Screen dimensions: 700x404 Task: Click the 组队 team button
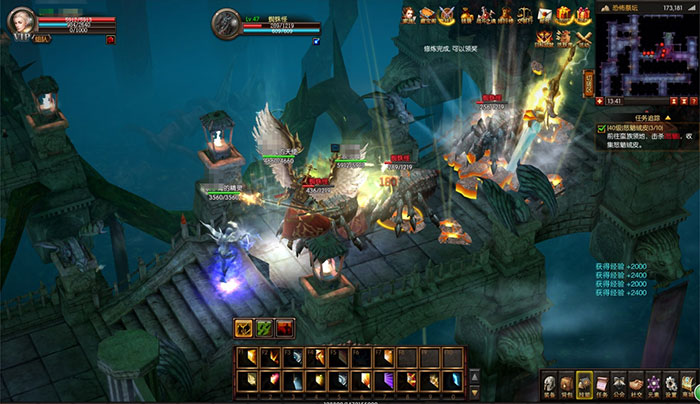pos(40,40)
